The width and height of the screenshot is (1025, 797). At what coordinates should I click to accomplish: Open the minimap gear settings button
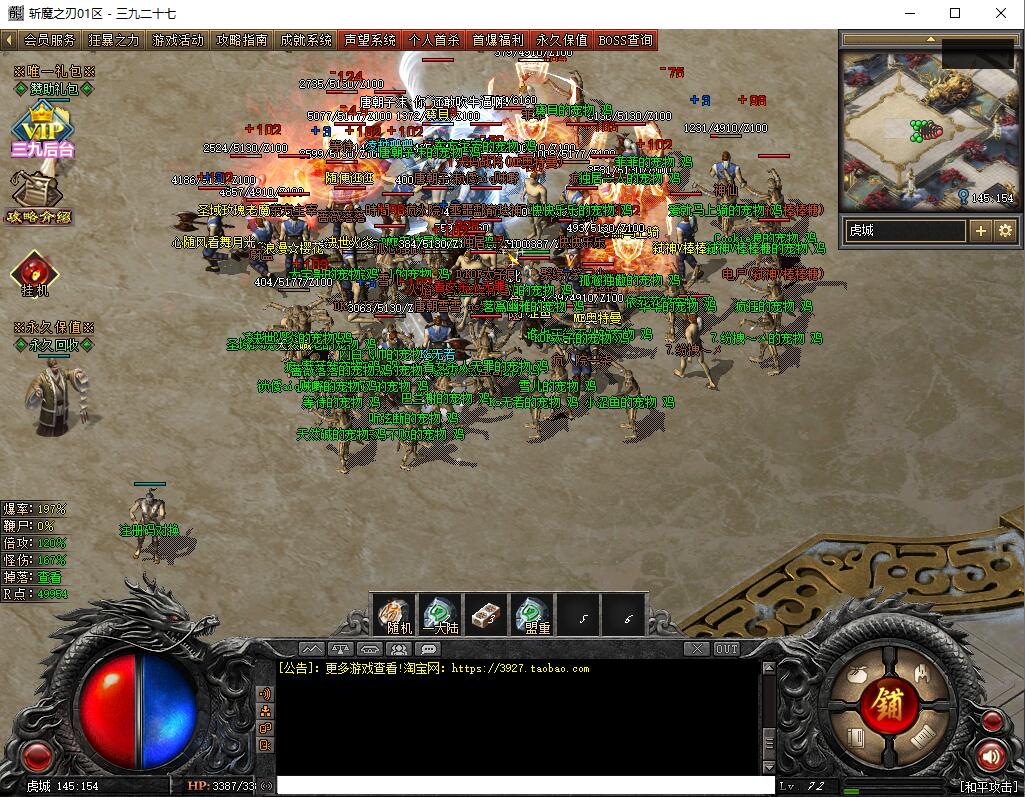click(x=1004, y=231)
